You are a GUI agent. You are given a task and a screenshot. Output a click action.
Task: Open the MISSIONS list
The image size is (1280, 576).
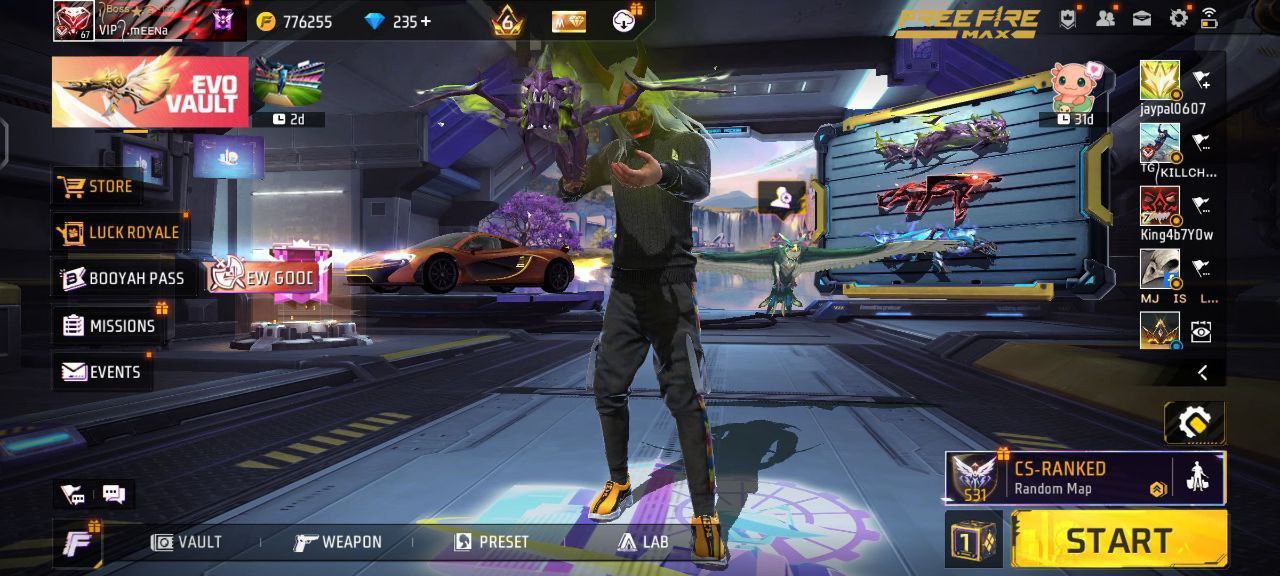109,325
